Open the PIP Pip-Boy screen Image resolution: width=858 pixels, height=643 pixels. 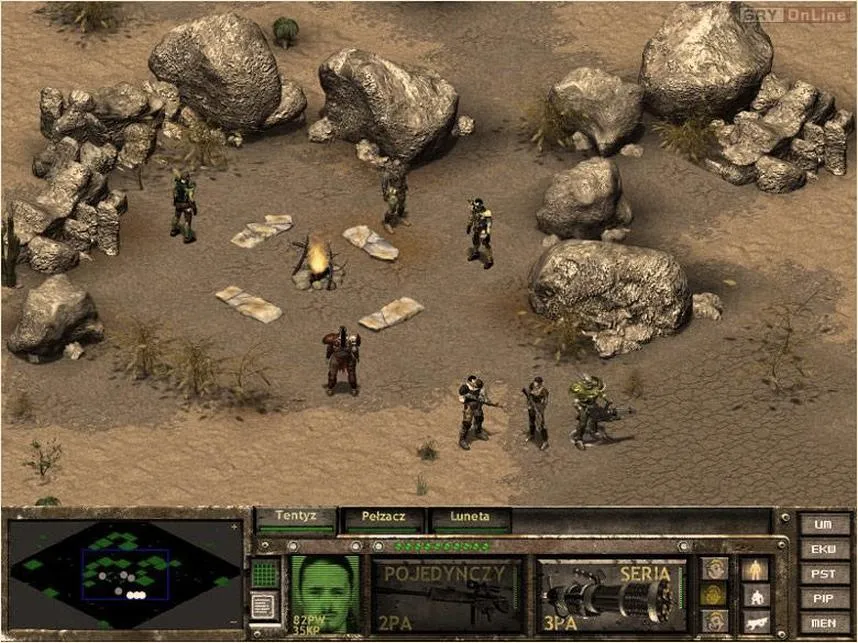[x=824, y=598]
